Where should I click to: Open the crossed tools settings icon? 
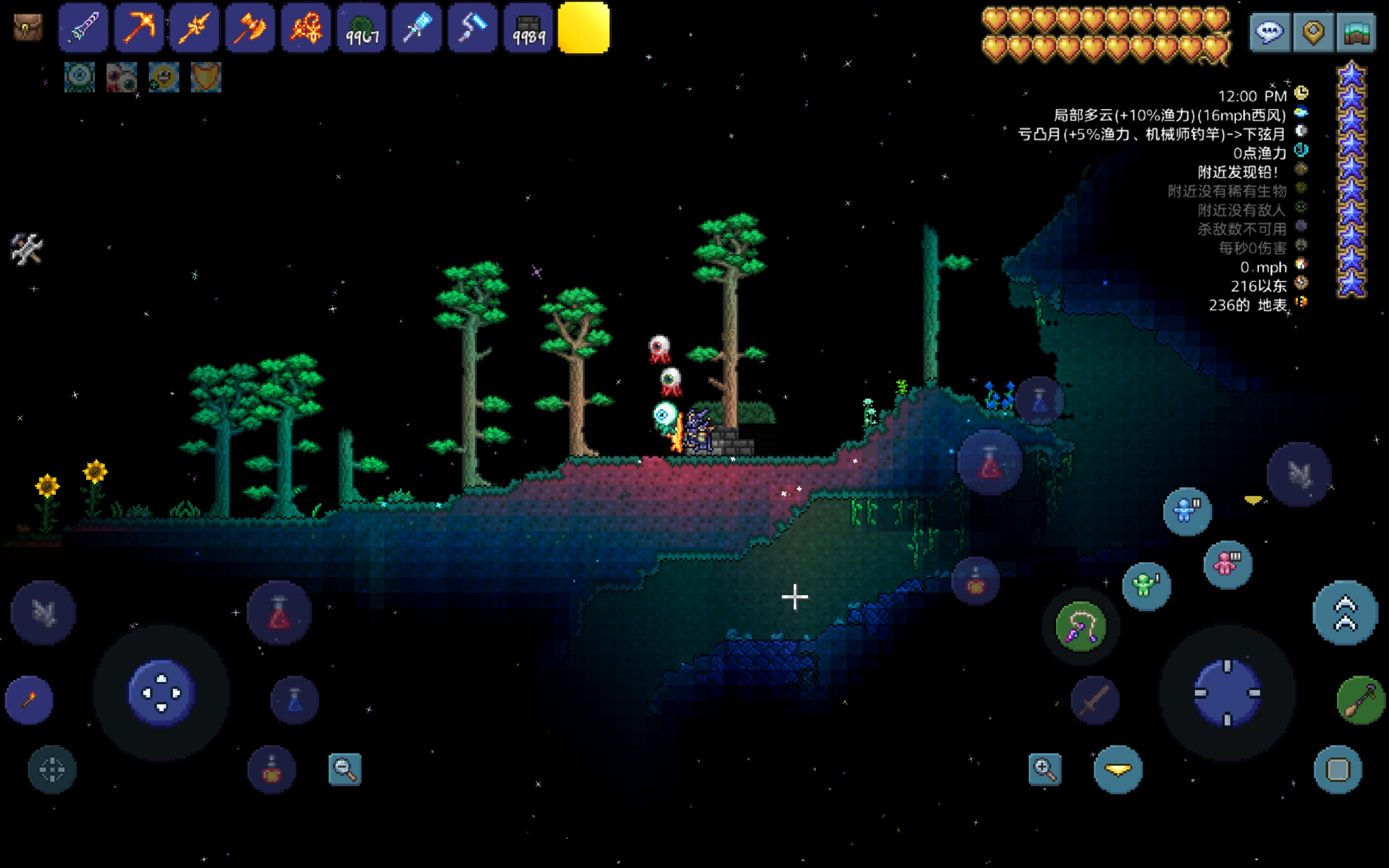click(27, 248)
